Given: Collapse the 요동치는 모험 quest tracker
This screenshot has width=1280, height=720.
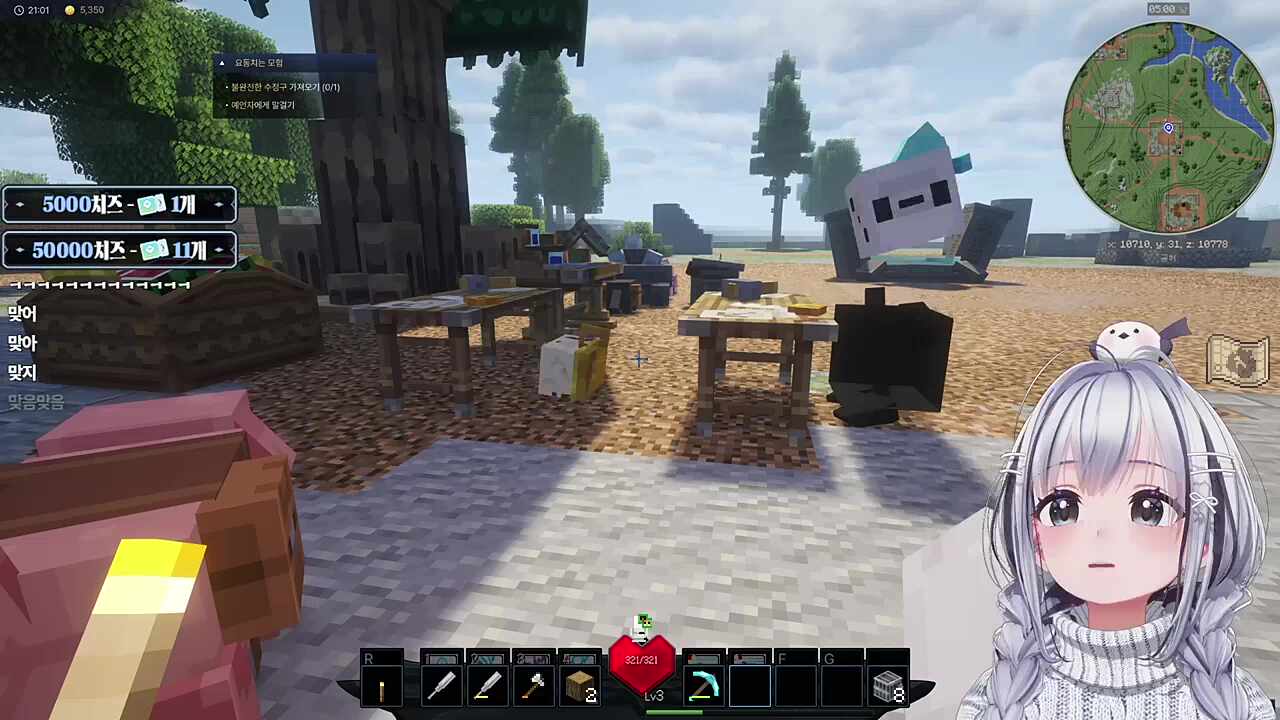Looking at the screenshot, I should click(222, 63).
